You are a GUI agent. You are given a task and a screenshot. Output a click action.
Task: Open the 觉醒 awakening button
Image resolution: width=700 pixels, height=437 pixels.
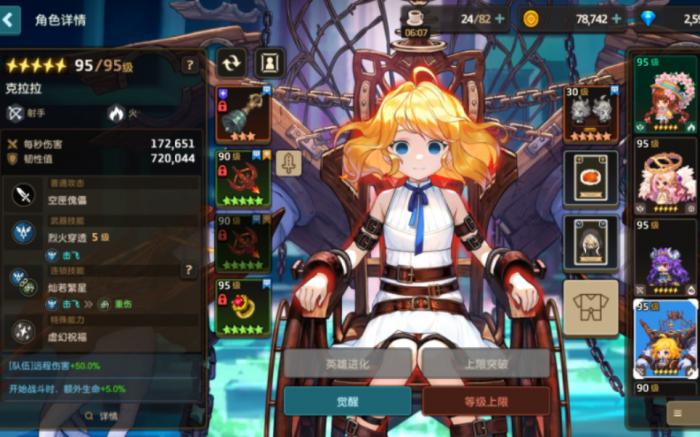347,401
